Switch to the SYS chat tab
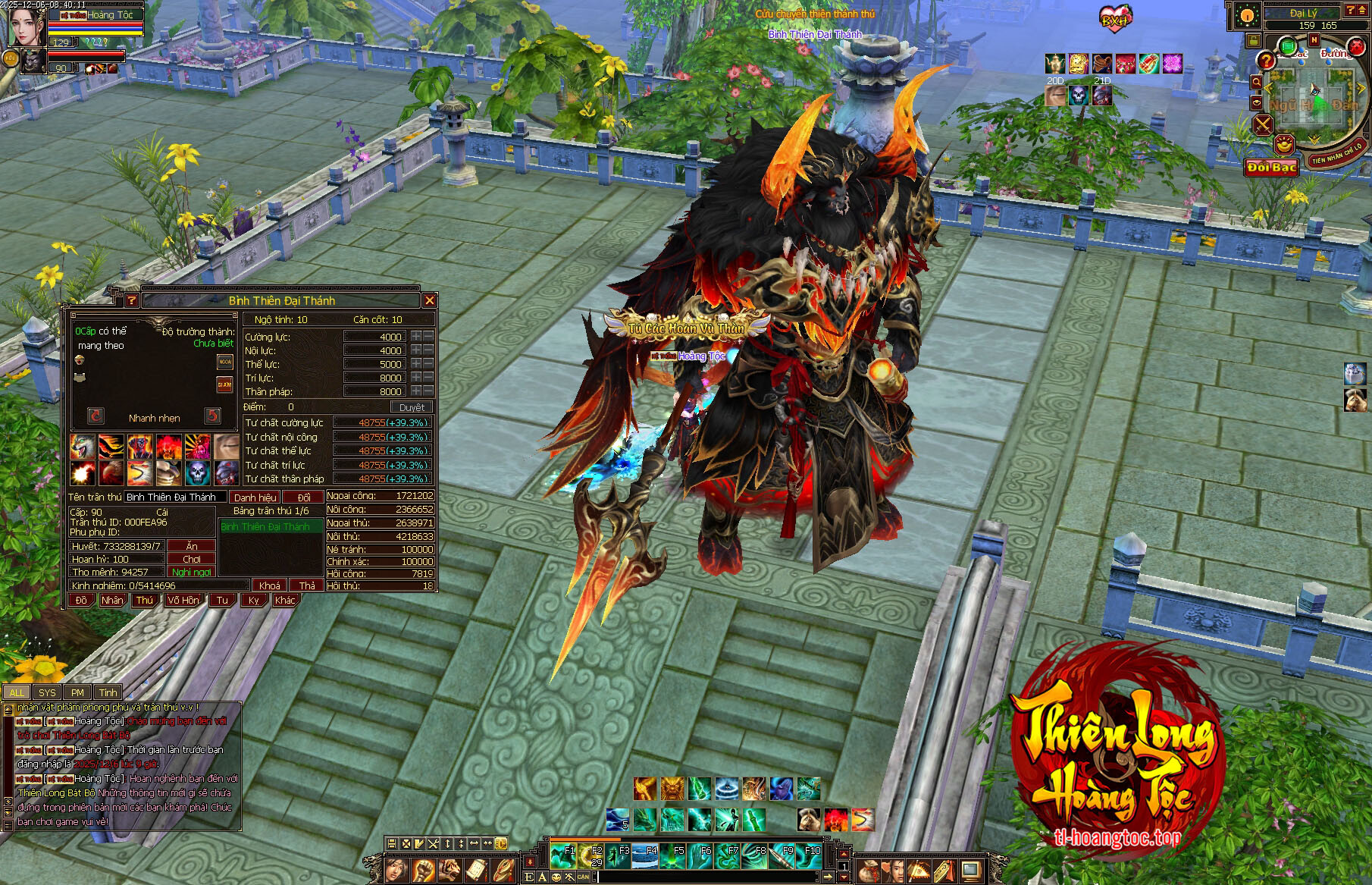Image resolution: width=1372 pixels, height=885 pixels. tap(47, 692)
